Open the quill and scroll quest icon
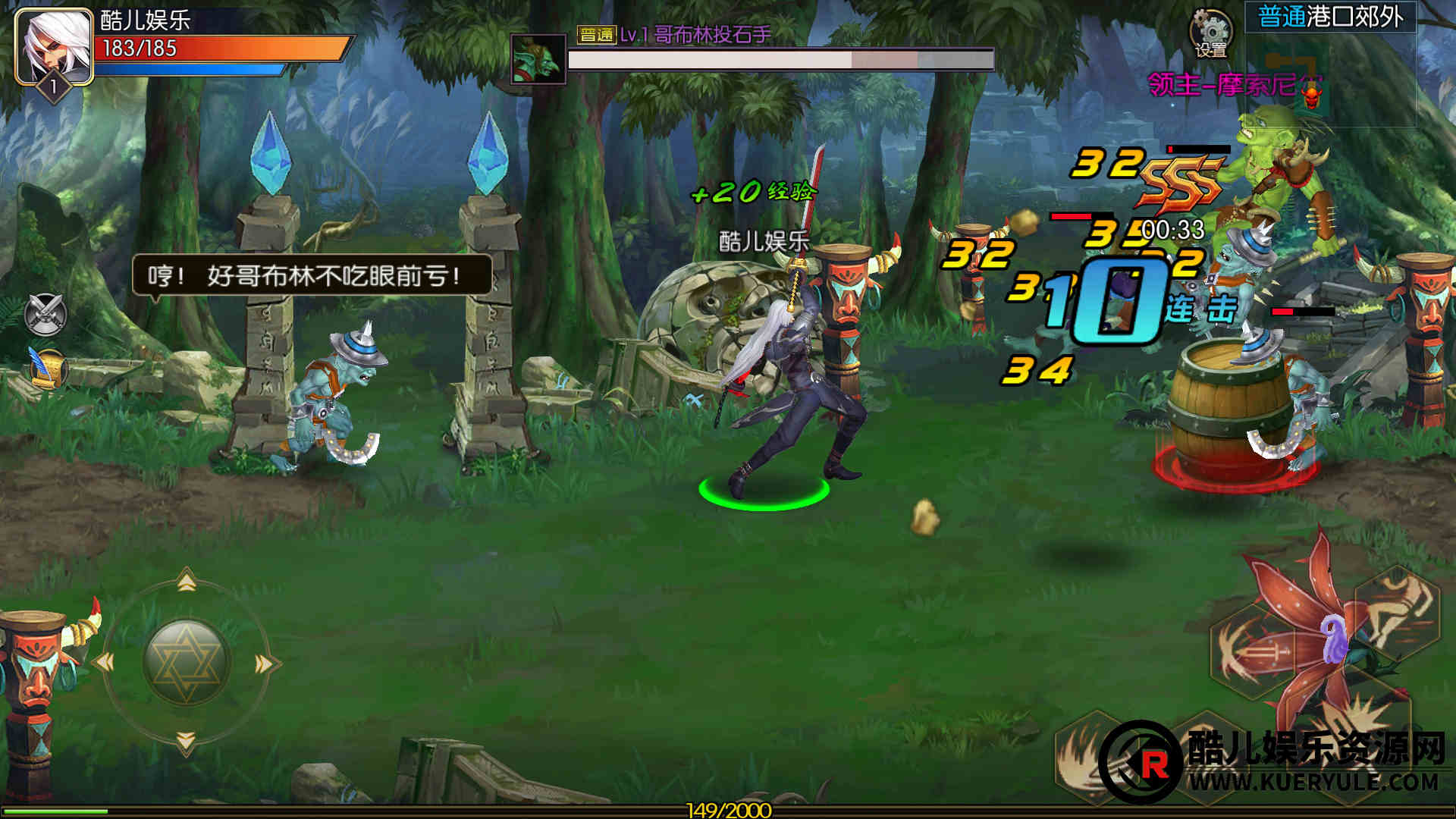Screen dimensions: 1456x819 pyautogui.click(x=47, y=369)
